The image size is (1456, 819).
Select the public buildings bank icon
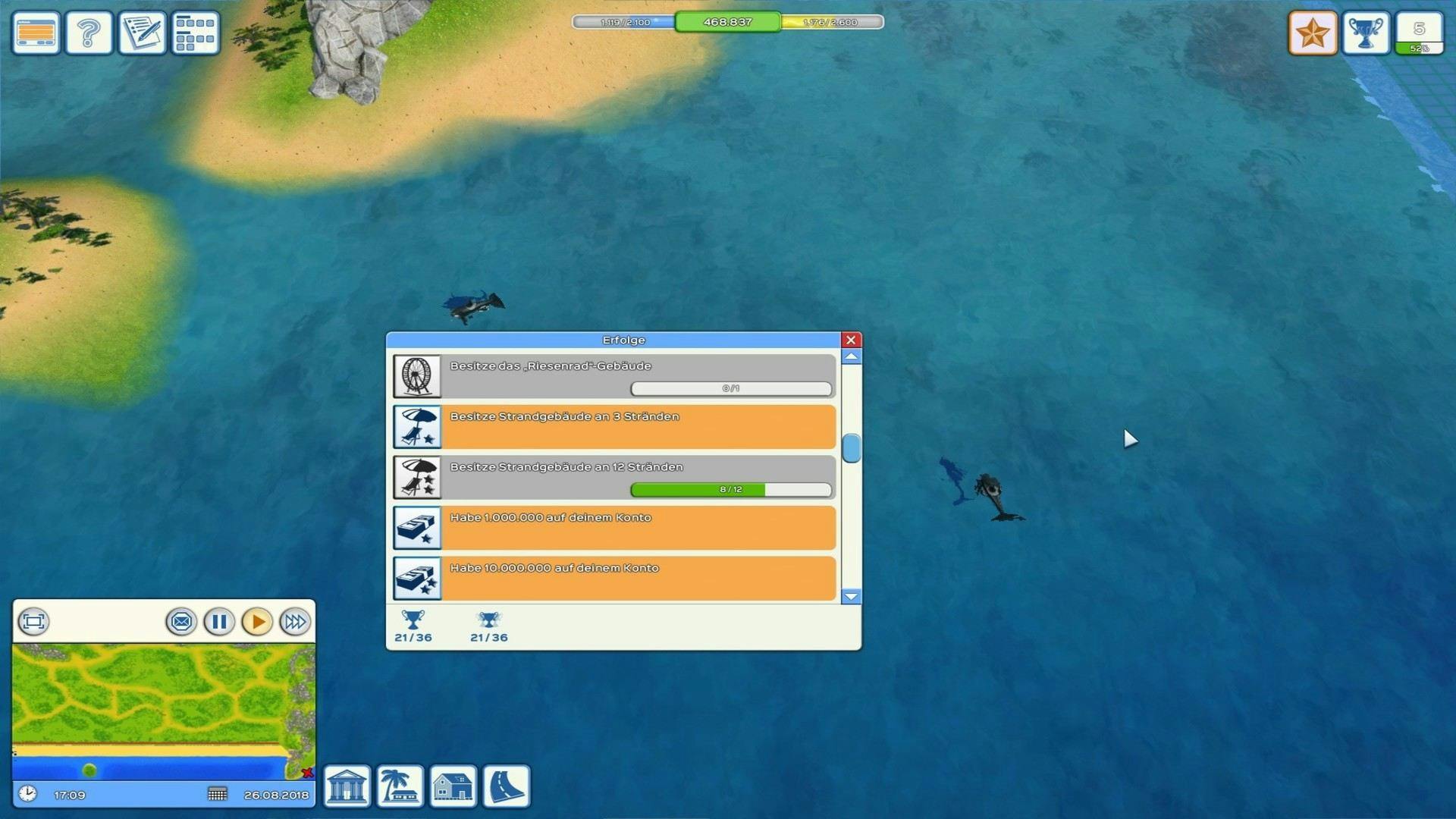click(347, 786)
